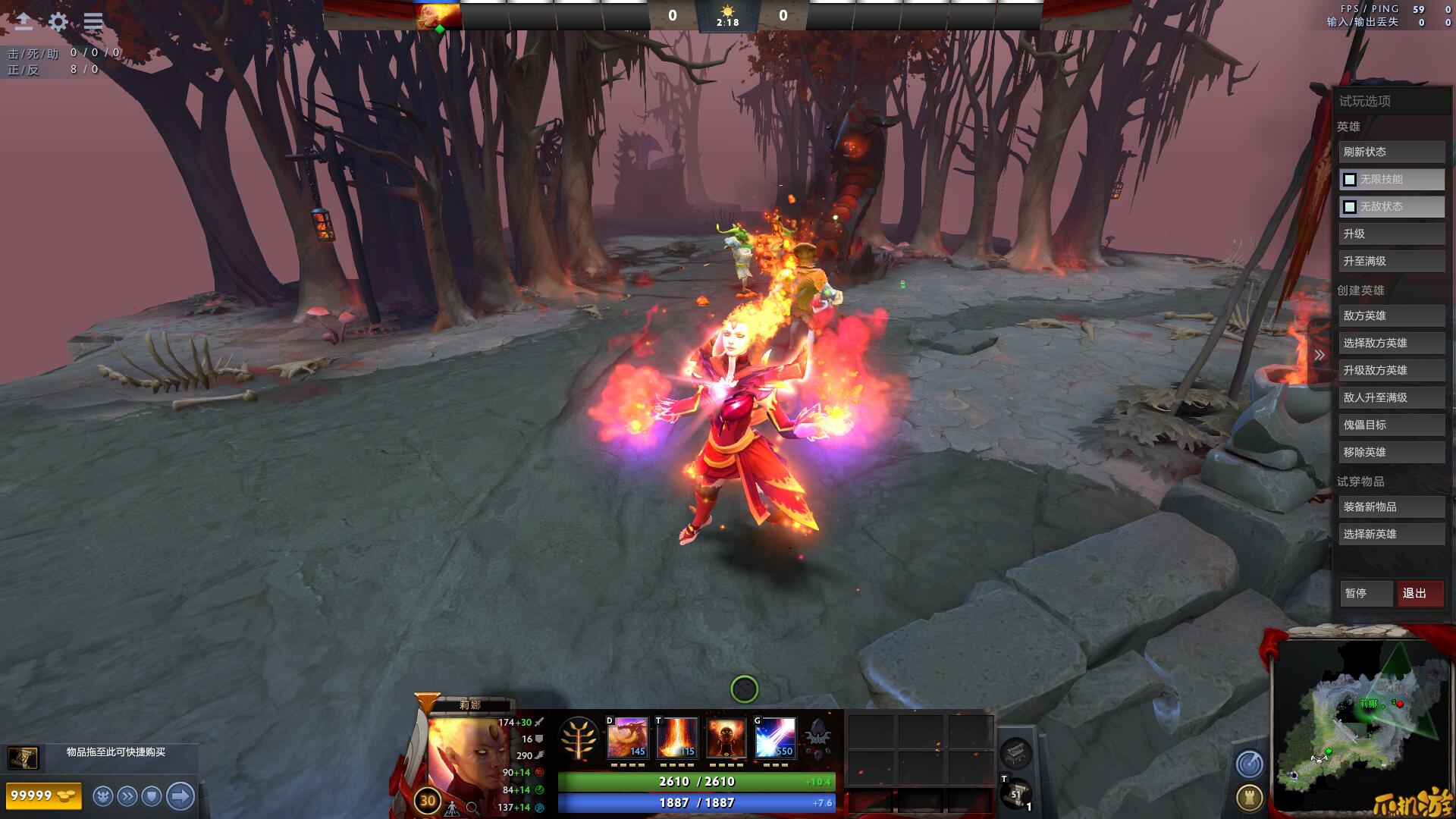Open 选择新英雄 hero selection
The width and height of the screenshot is (1456, 819).
tap(1391, 534)
